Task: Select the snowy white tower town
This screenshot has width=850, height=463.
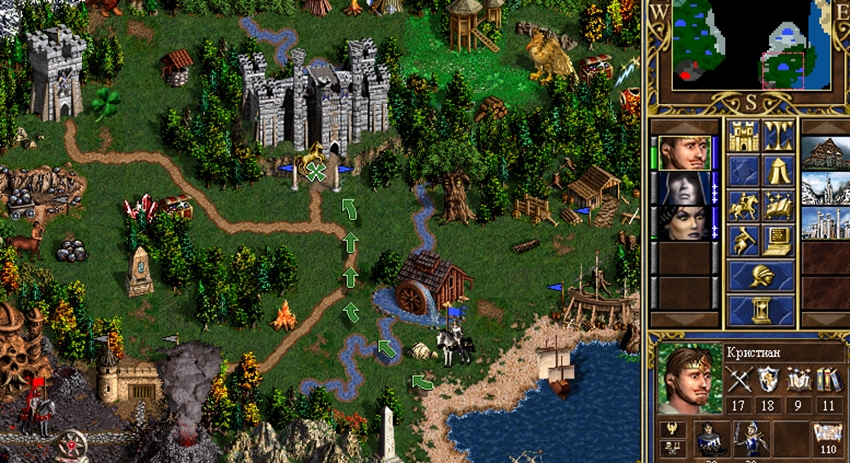Action: [x=826, y=187]
